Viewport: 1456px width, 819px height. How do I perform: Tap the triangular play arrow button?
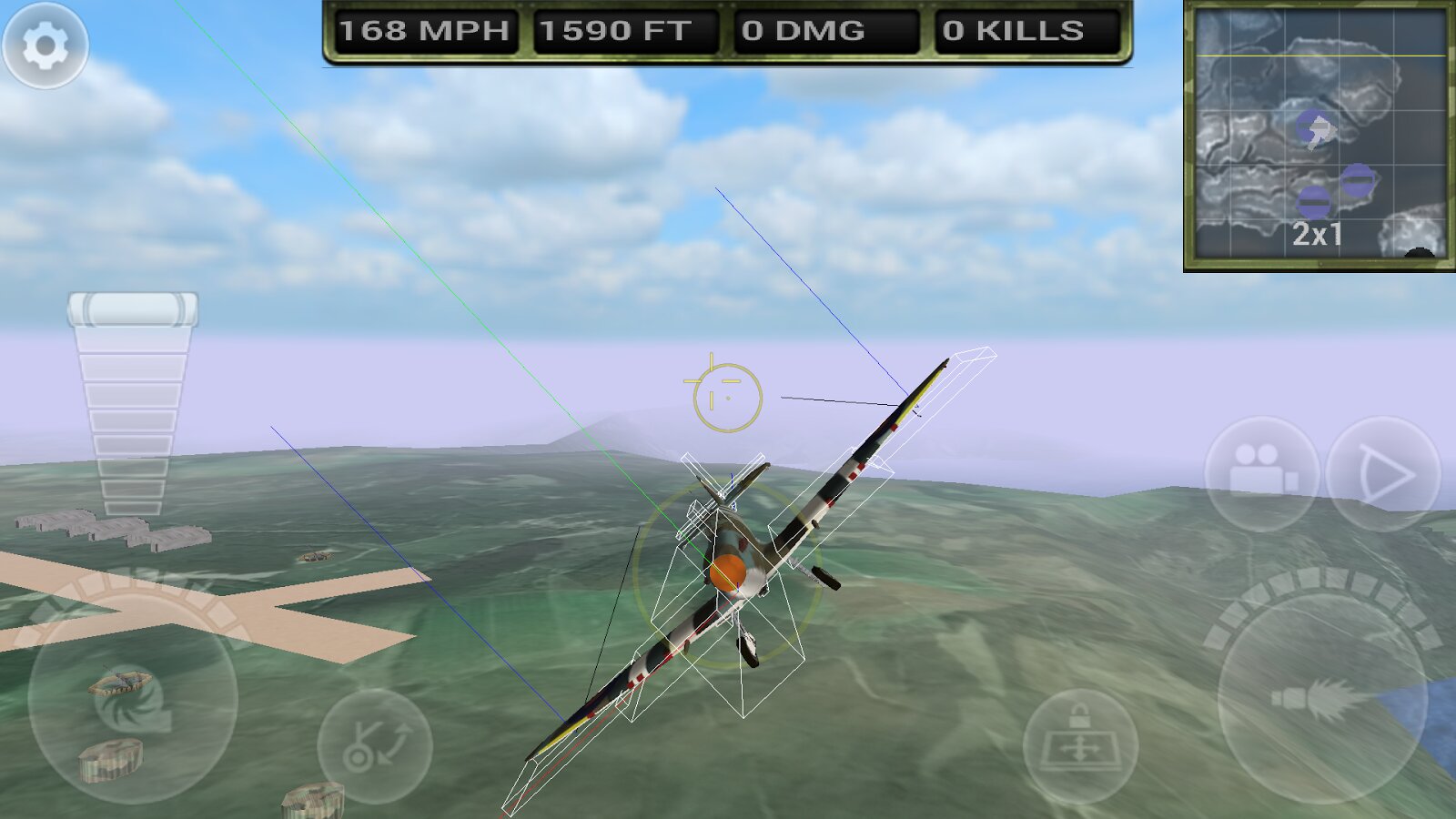click(x=1383, y=473)
